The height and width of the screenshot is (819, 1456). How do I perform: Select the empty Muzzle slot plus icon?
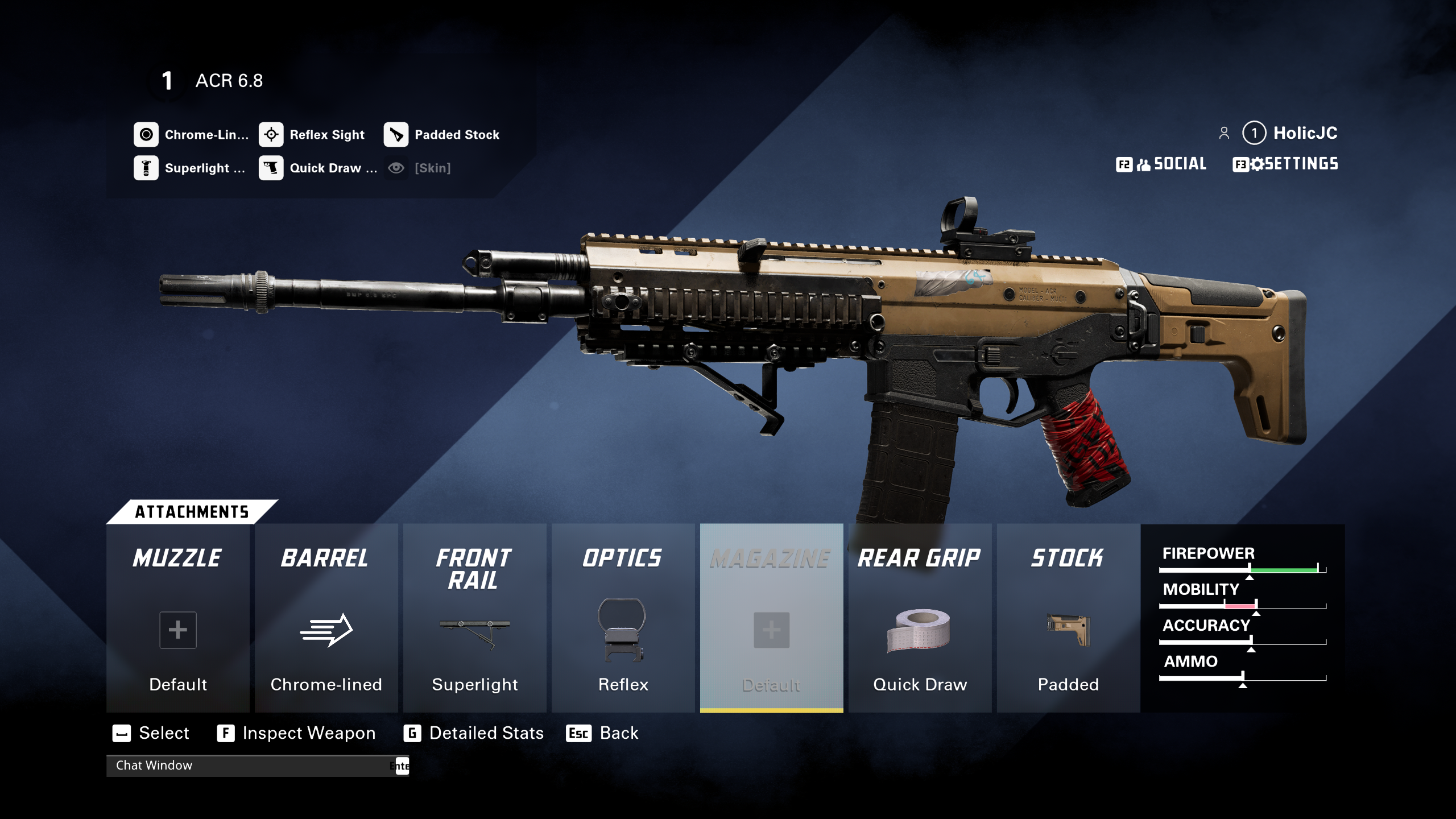[x=177, y=630]
